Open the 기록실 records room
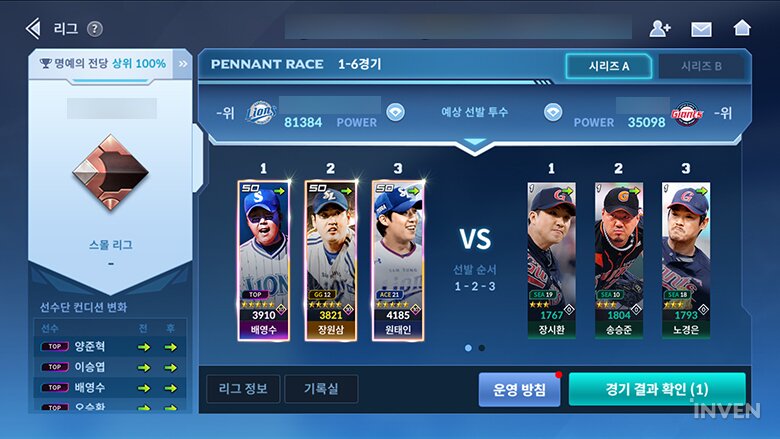 pyautogui.click(x=321, y=389)
